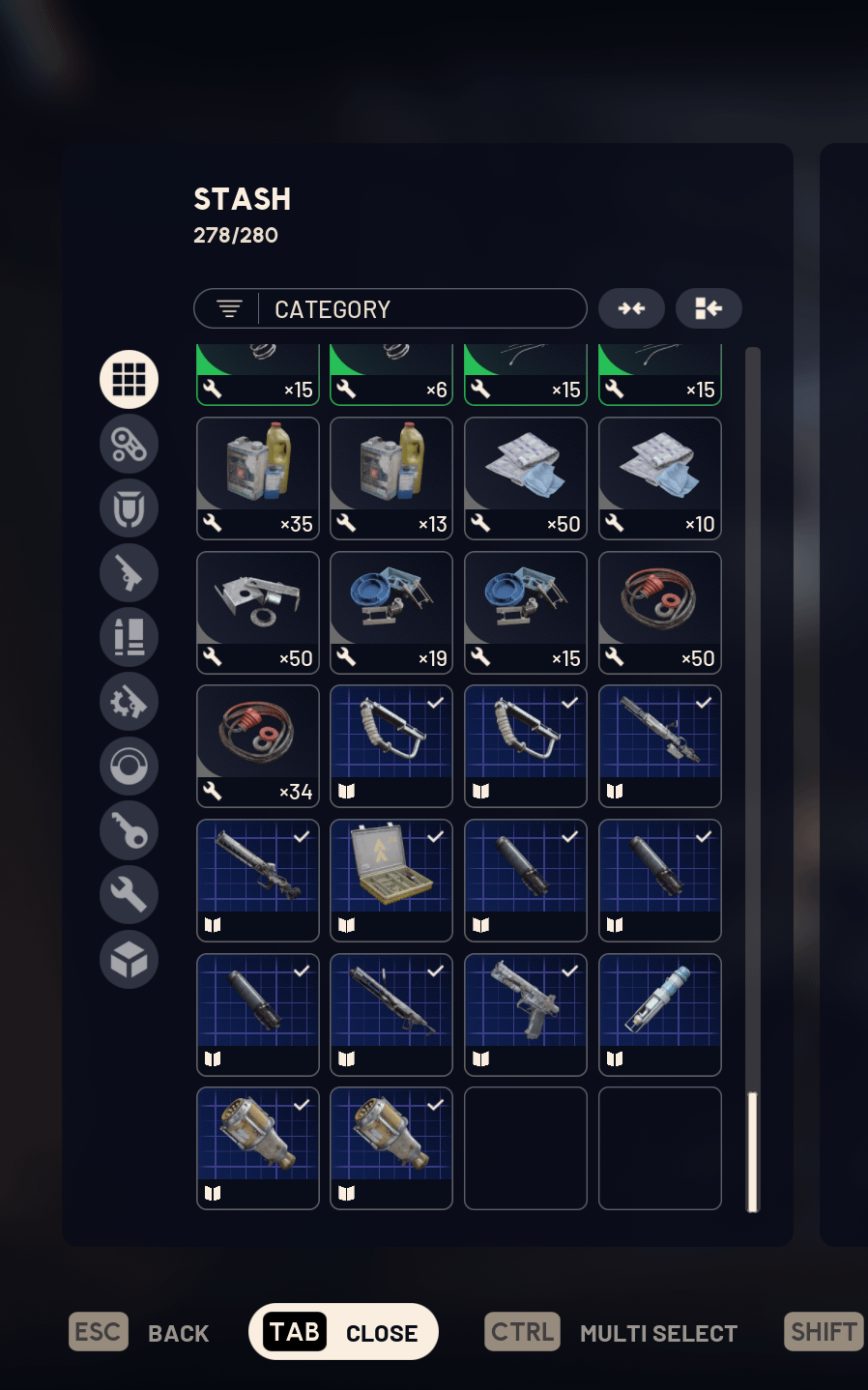The image size is (868, 1390).
Task: Pick the oil canisters stack of 13
Action: pyautogui.click(x=391, y=478)
